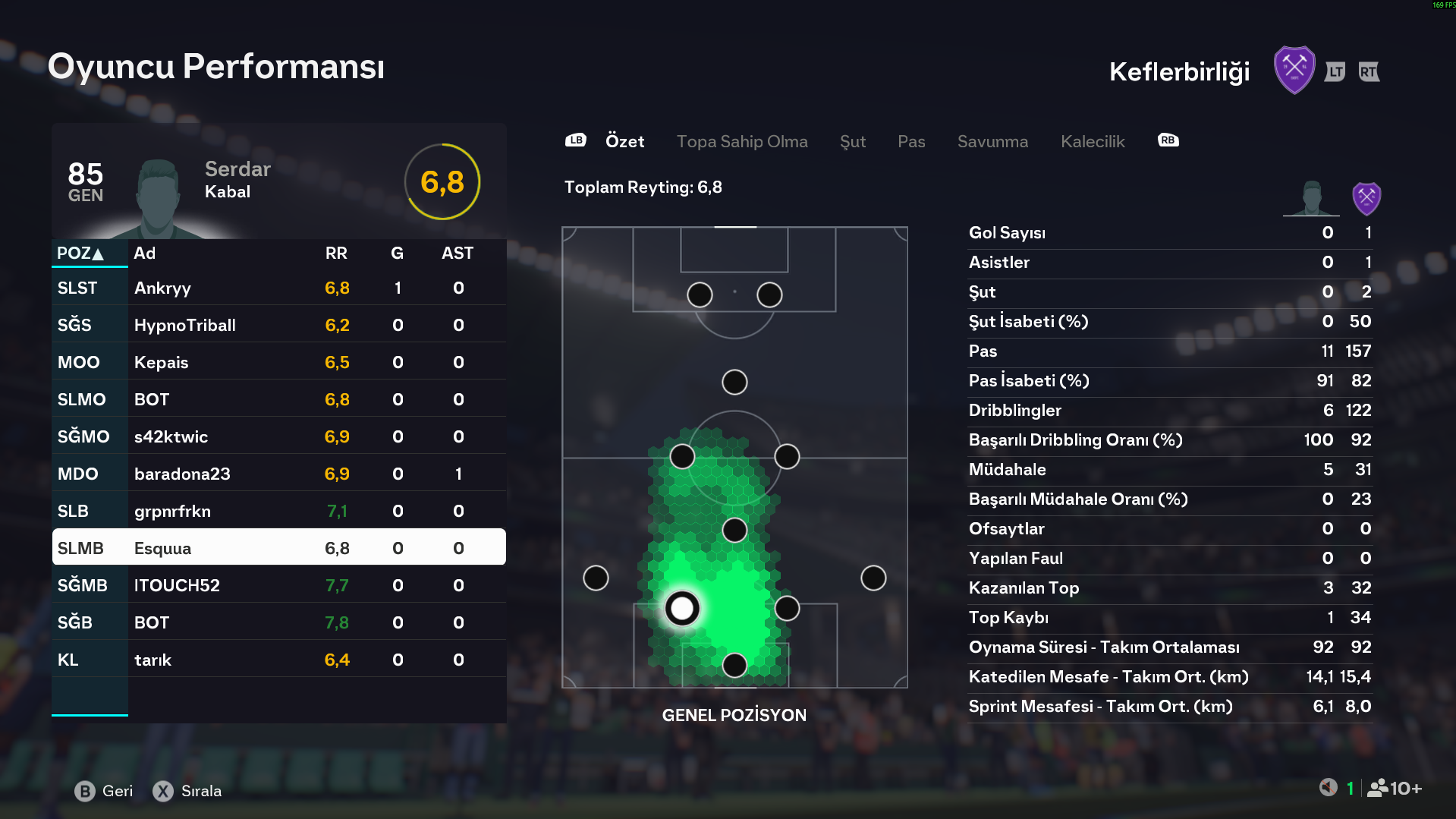Select the Şut tab
This screenshot has height=819, width=1456.
point(852,141)
